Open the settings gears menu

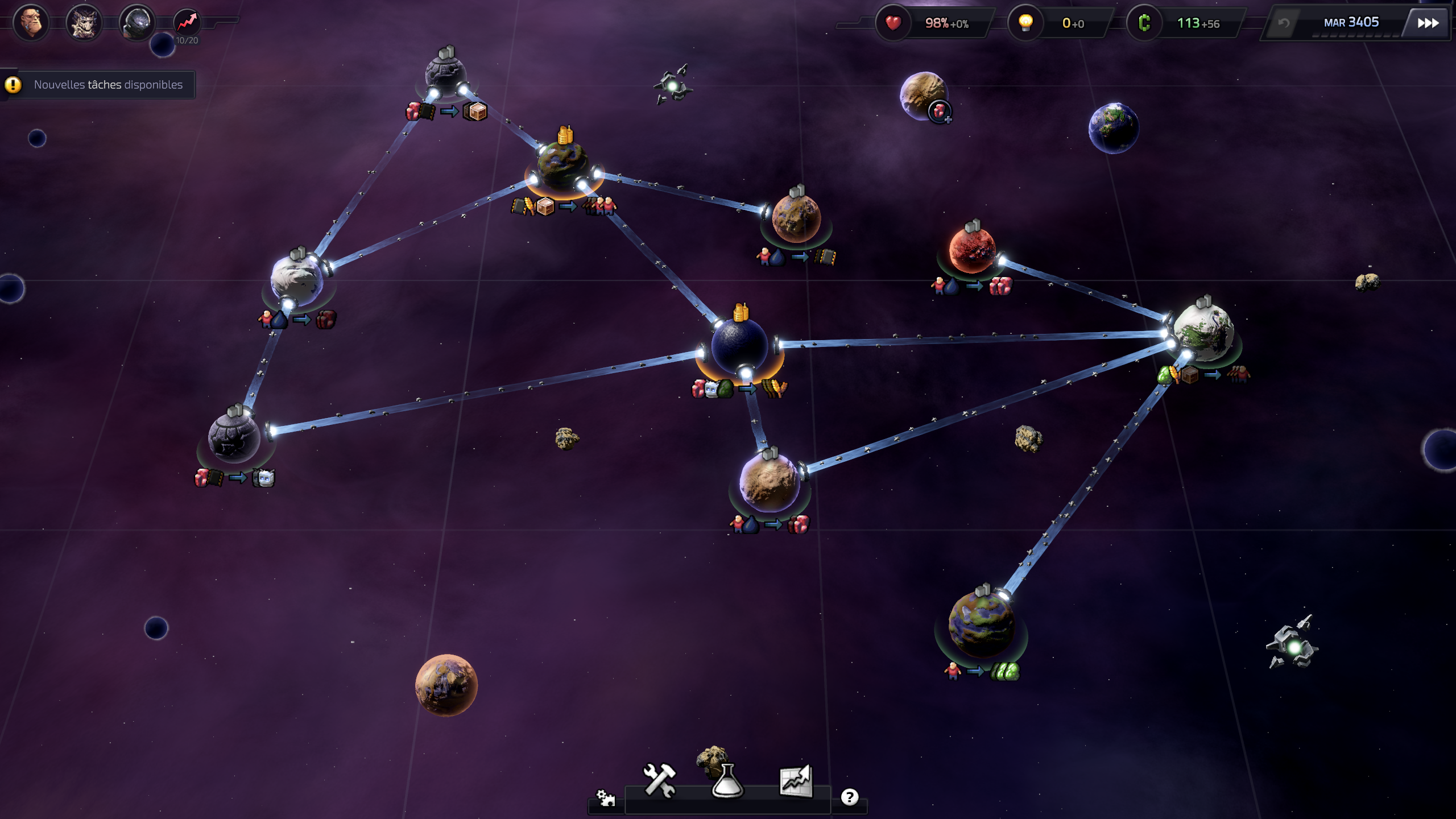605,798
